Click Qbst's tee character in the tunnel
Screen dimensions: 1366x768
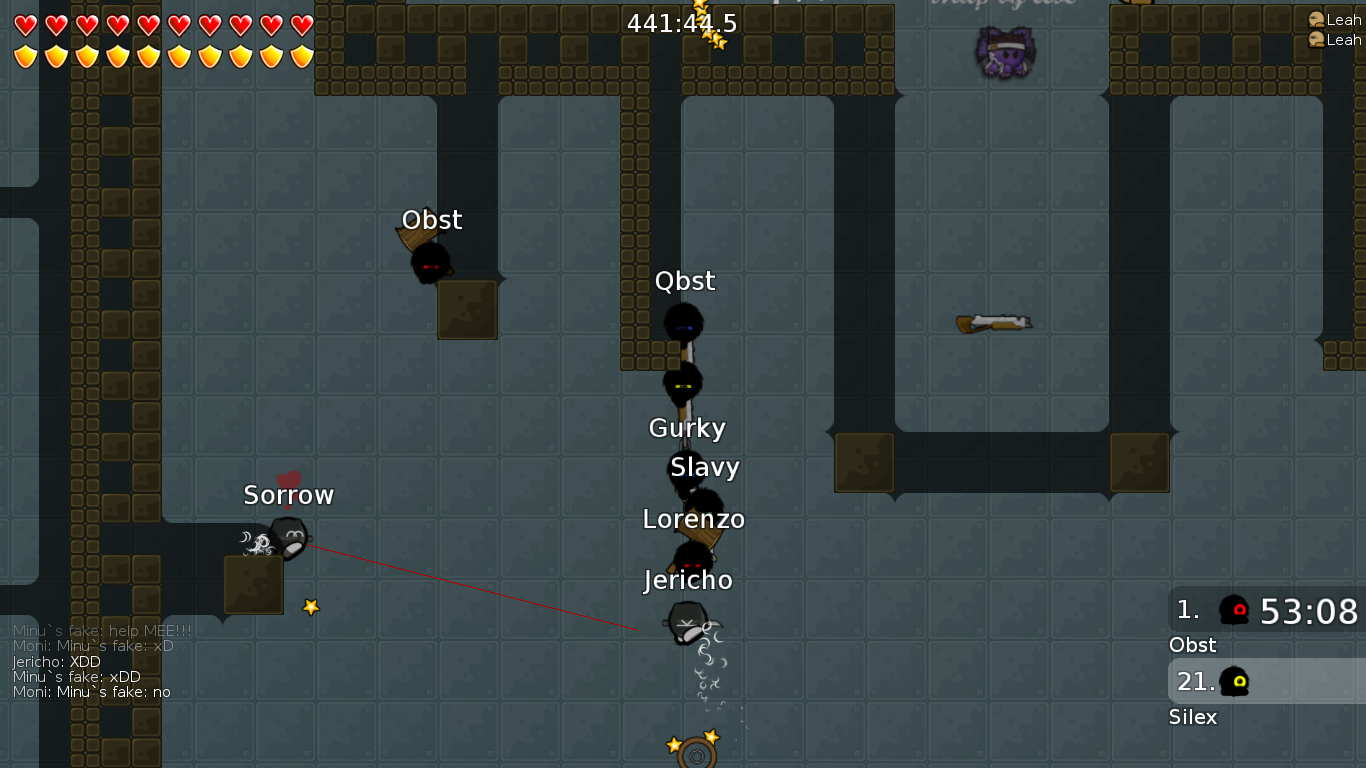tap(684, 323)
